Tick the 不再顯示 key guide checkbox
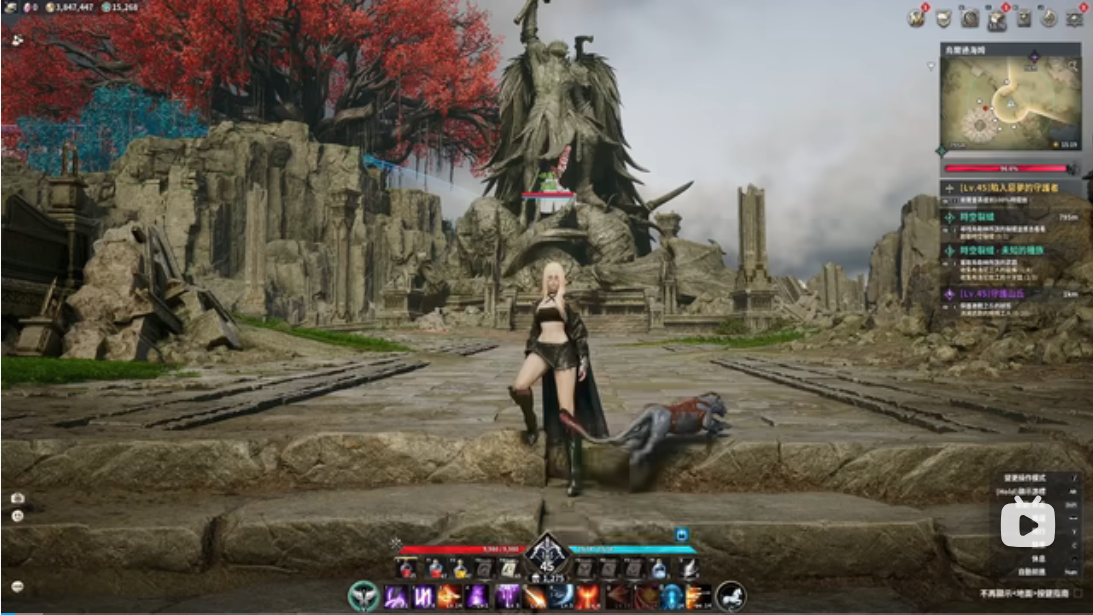 coord(1076,592)
